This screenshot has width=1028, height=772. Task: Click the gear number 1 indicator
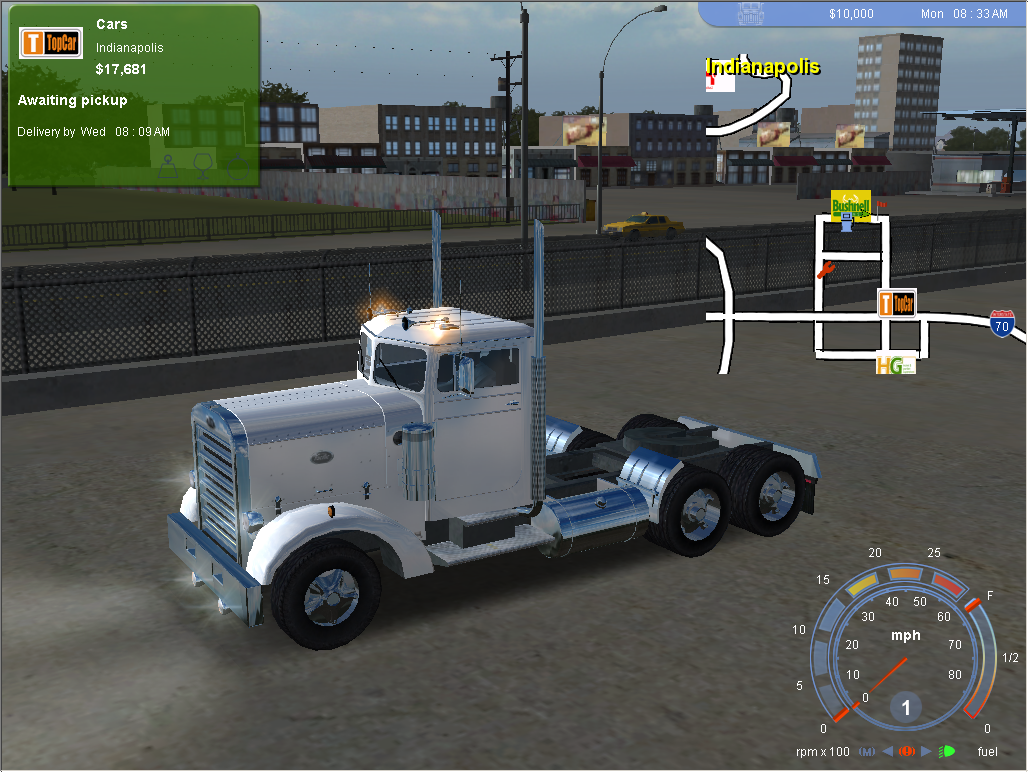[906, 708]
